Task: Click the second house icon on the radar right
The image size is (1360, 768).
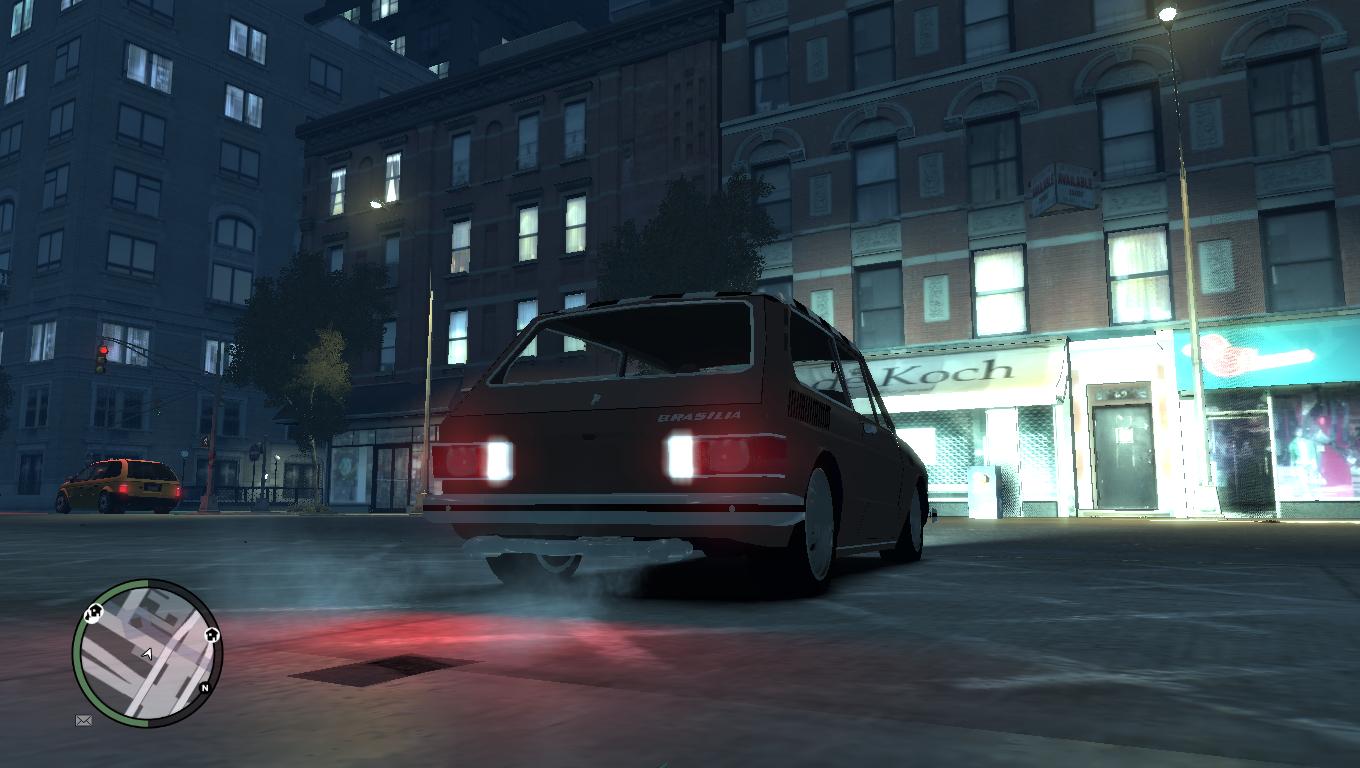Action: (212, 635)
